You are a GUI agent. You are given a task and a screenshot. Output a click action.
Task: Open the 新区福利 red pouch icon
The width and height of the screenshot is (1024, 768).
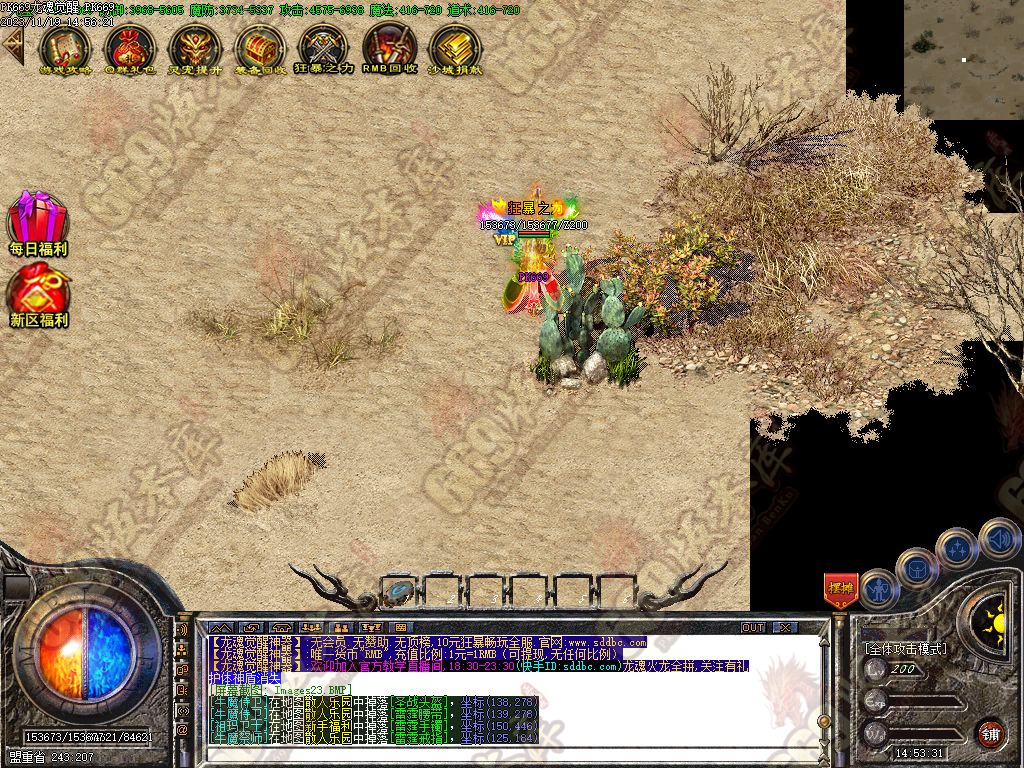[38, 295]
